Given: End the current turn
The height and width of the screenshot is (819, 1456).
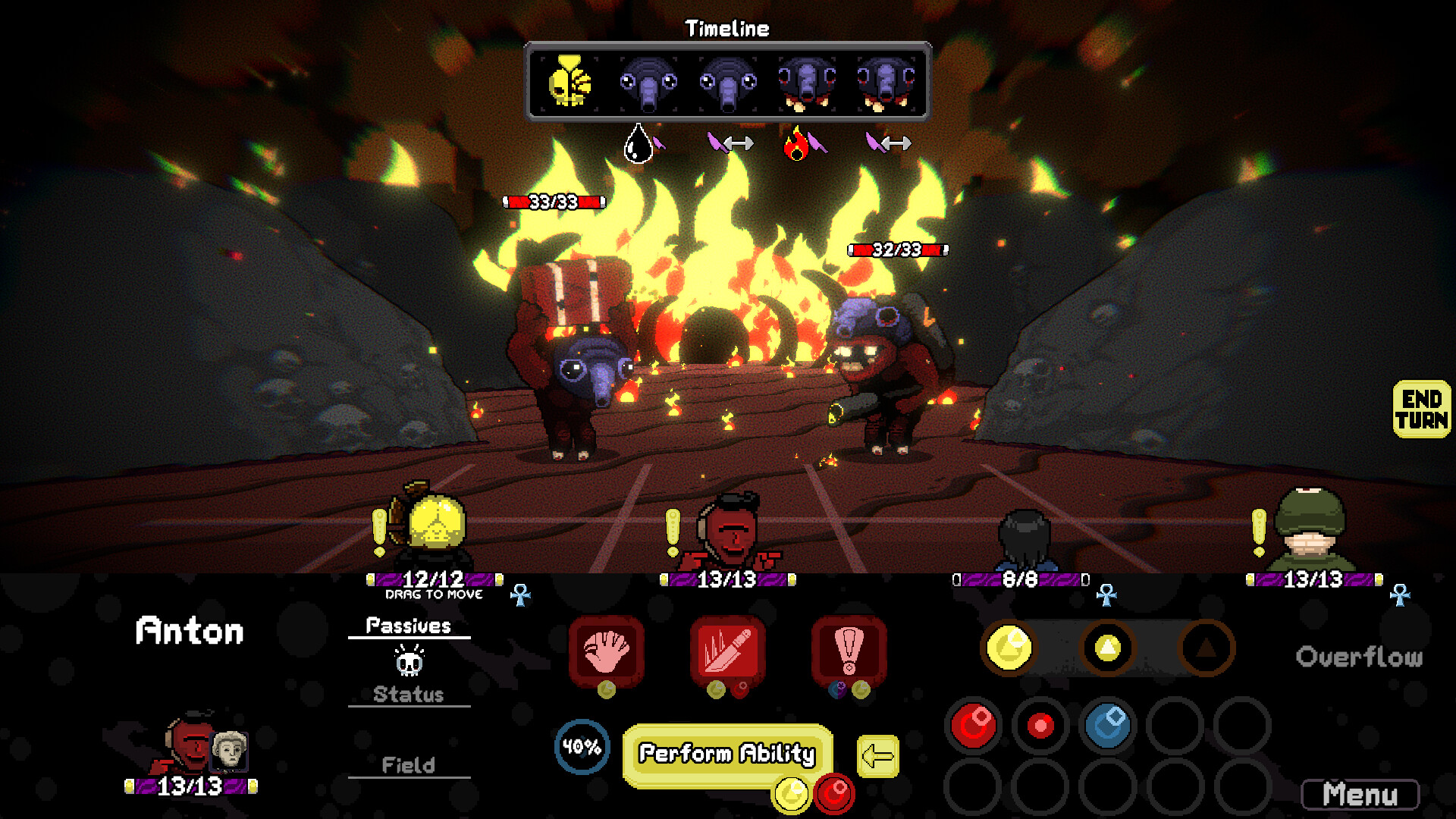Looking at the screenshot, I should [x=1421, y=409].
